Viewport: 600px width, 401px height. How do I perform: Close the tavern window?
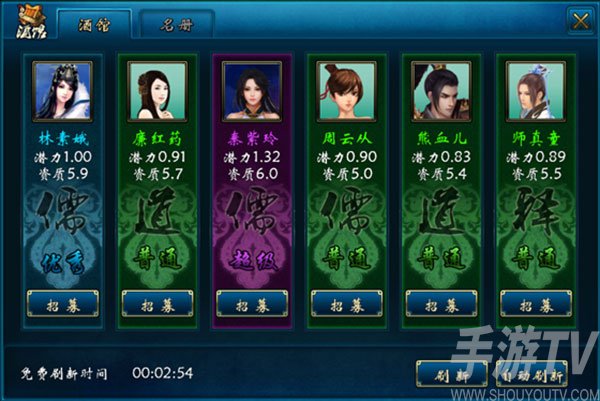click(x=579, y=20)
